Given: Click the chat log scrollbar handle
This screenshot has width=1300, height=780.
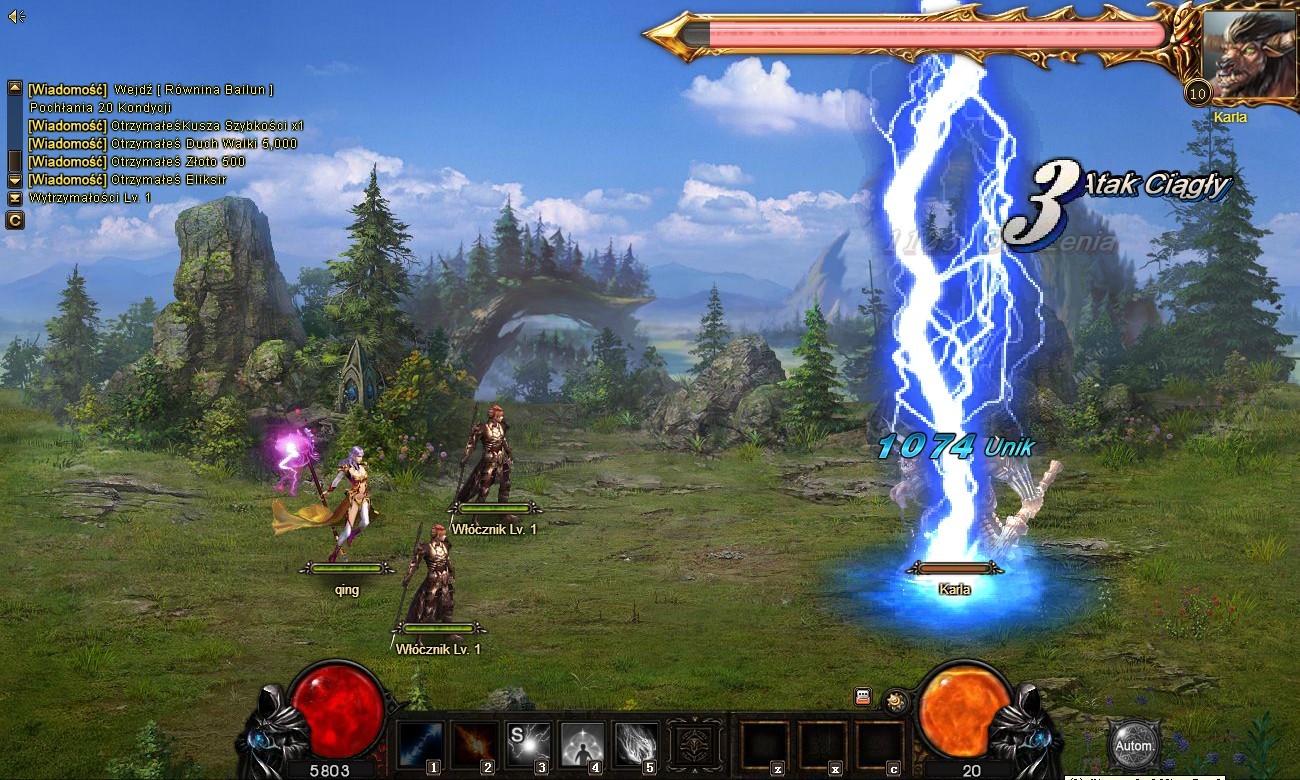Looking at the screenshot, I should point(15,160).
